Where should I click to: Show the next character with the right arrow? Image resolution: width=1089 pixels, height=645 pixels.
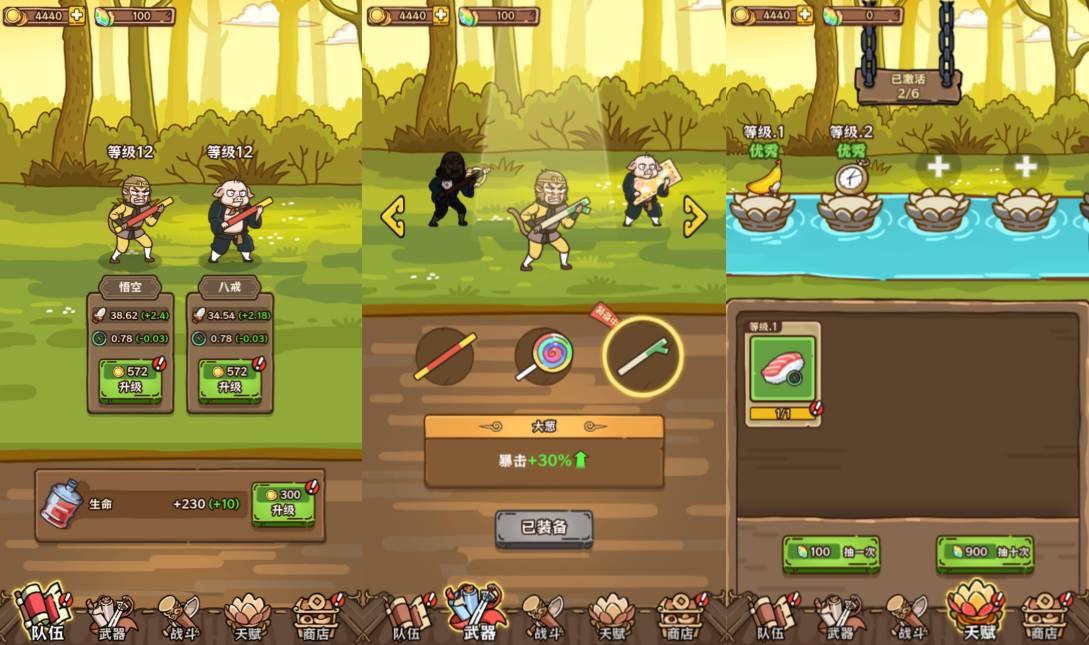click(x=694, y=216)
